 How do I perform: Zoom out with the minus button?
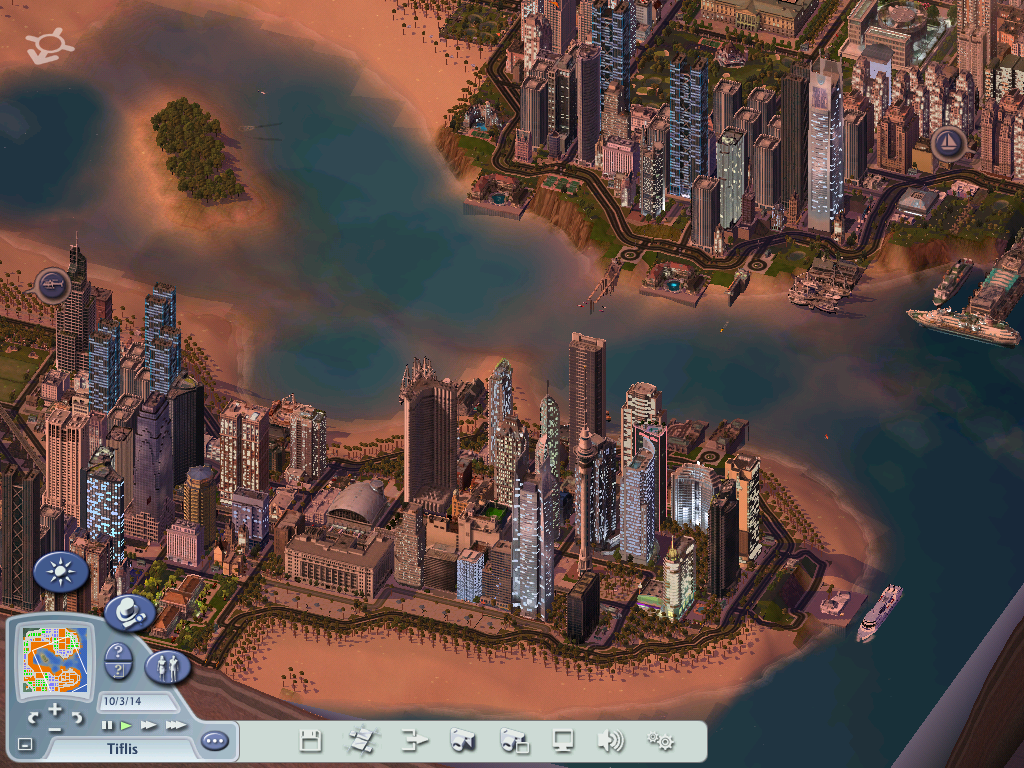tap(55, 729)
